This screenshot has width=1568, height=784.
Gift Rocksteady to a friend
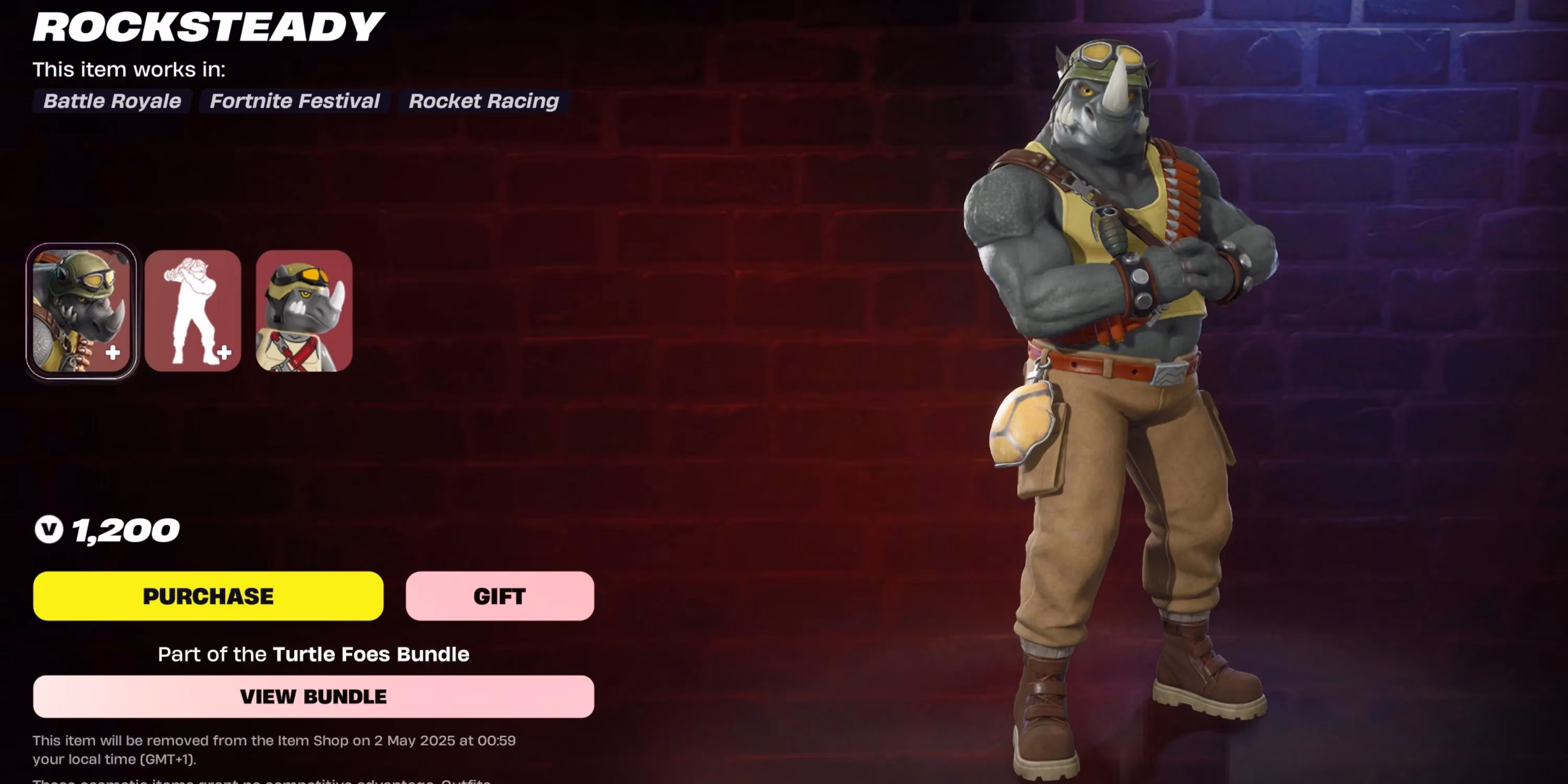click(x=499, y=596)
